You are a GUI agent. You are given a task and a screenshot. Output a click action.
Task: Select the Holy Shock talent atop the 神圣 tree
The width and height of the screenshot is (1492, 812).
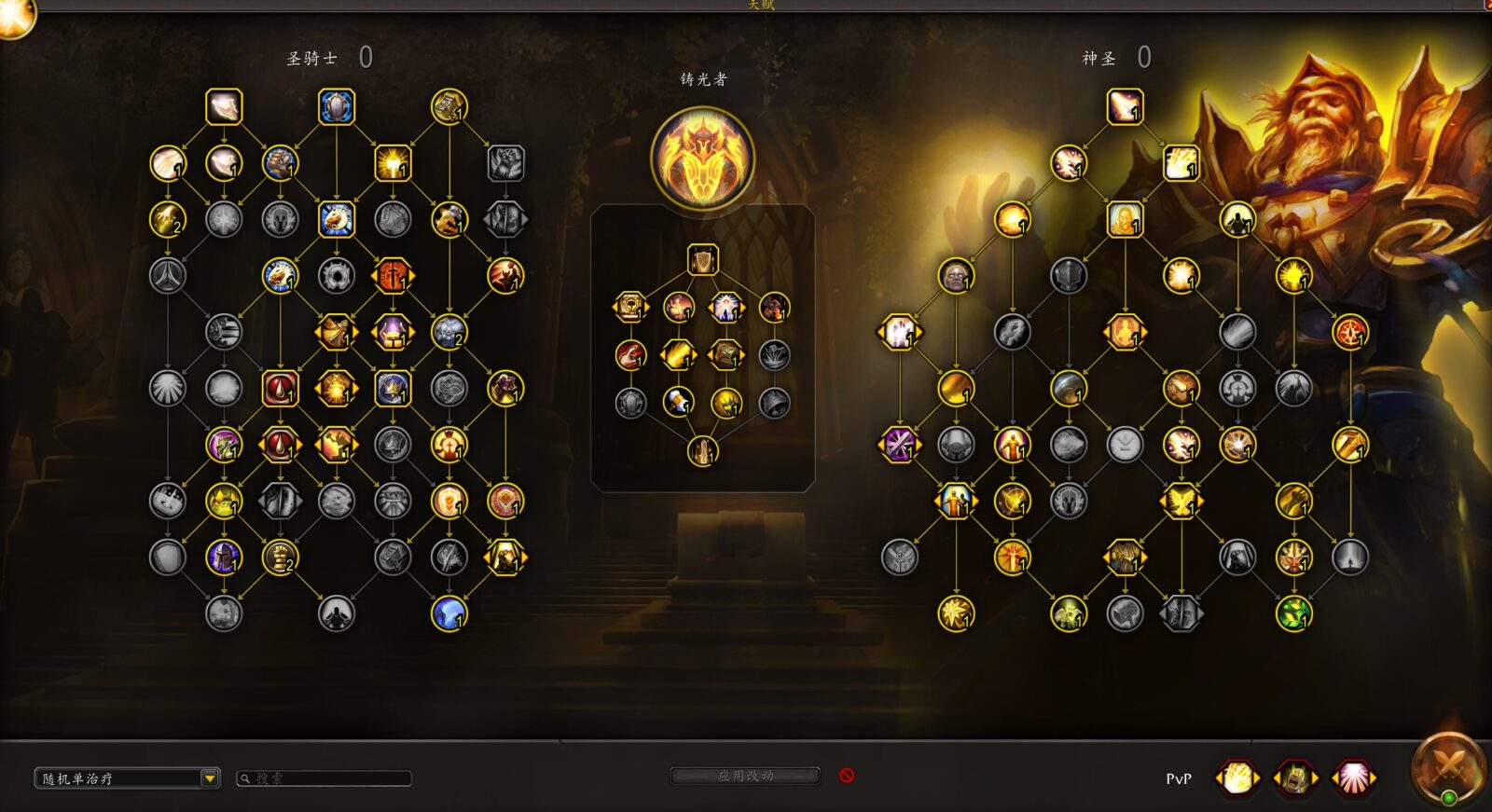coord(1125,107)
